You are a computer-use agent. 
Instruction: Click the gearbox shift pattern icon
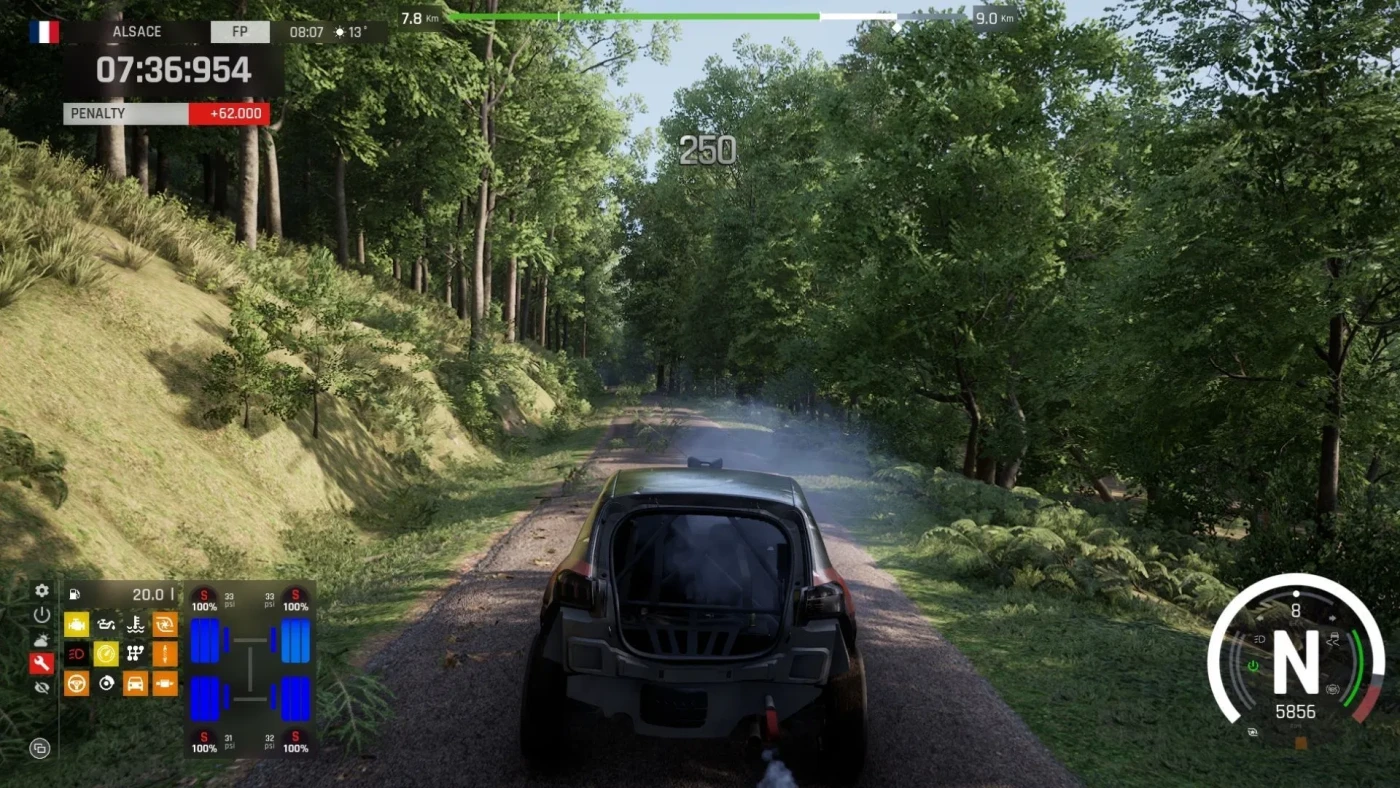click(x=136, y=654)
